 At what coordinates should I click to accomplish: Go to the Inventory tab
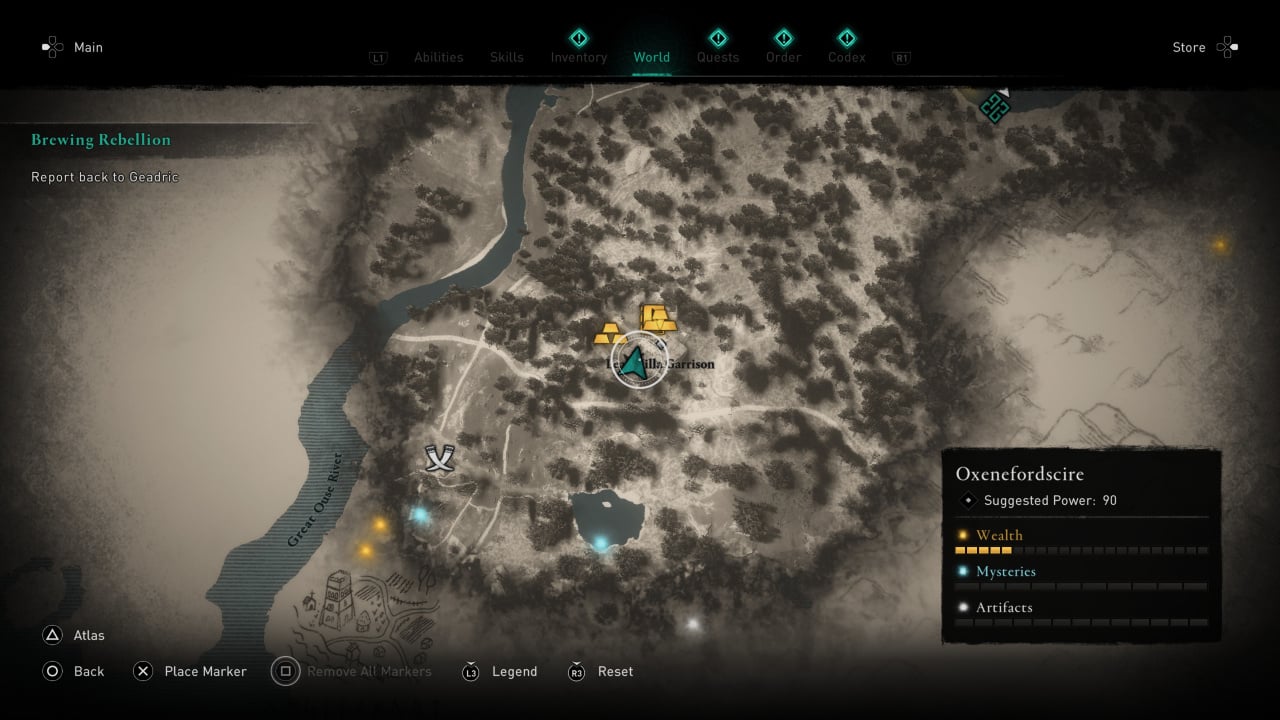tap(579, 57)
